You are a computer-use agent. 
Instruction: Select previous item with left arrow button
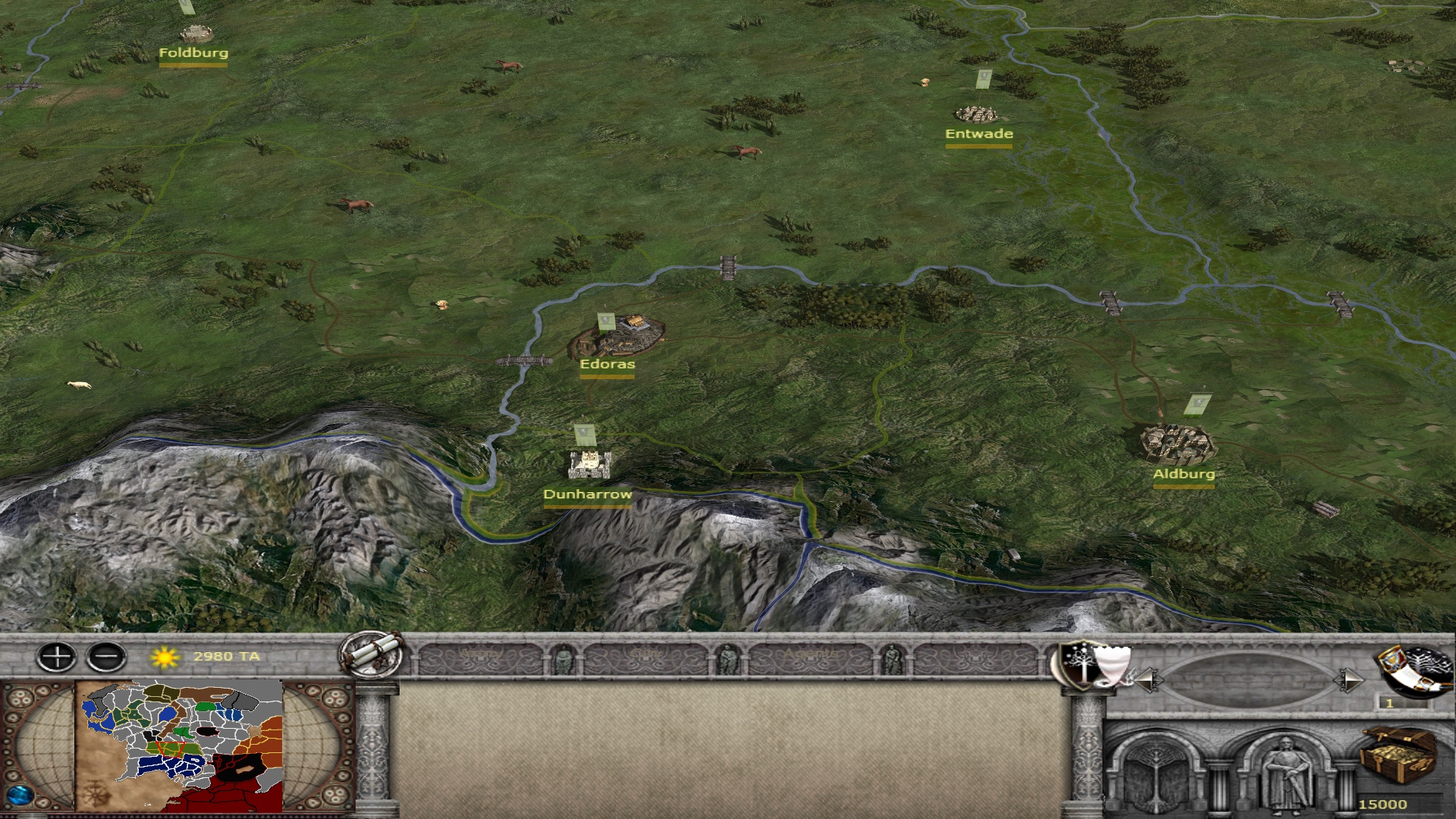(1148, 679)
